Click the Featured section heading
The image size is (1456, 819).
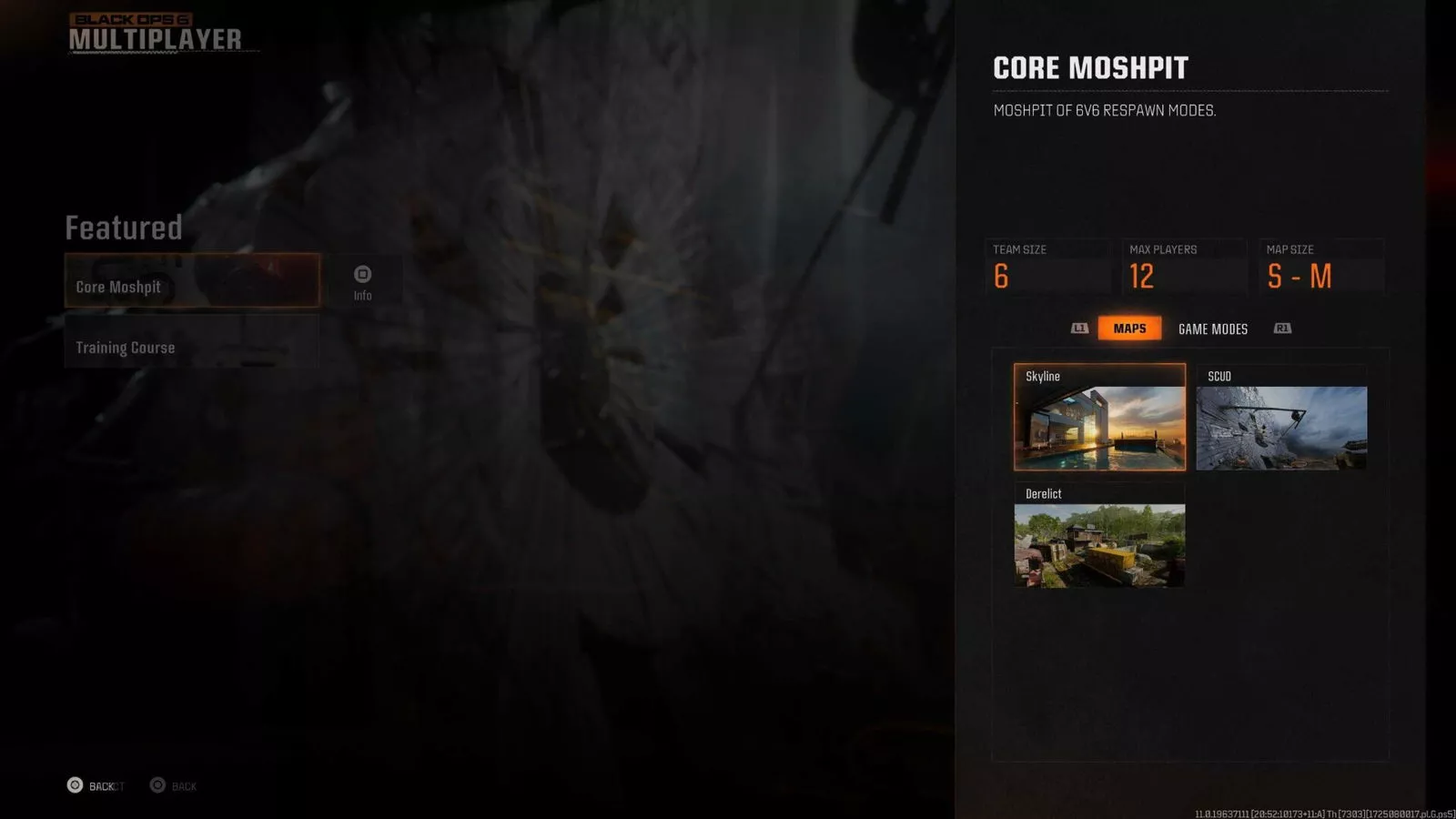(x=124, y=228)
